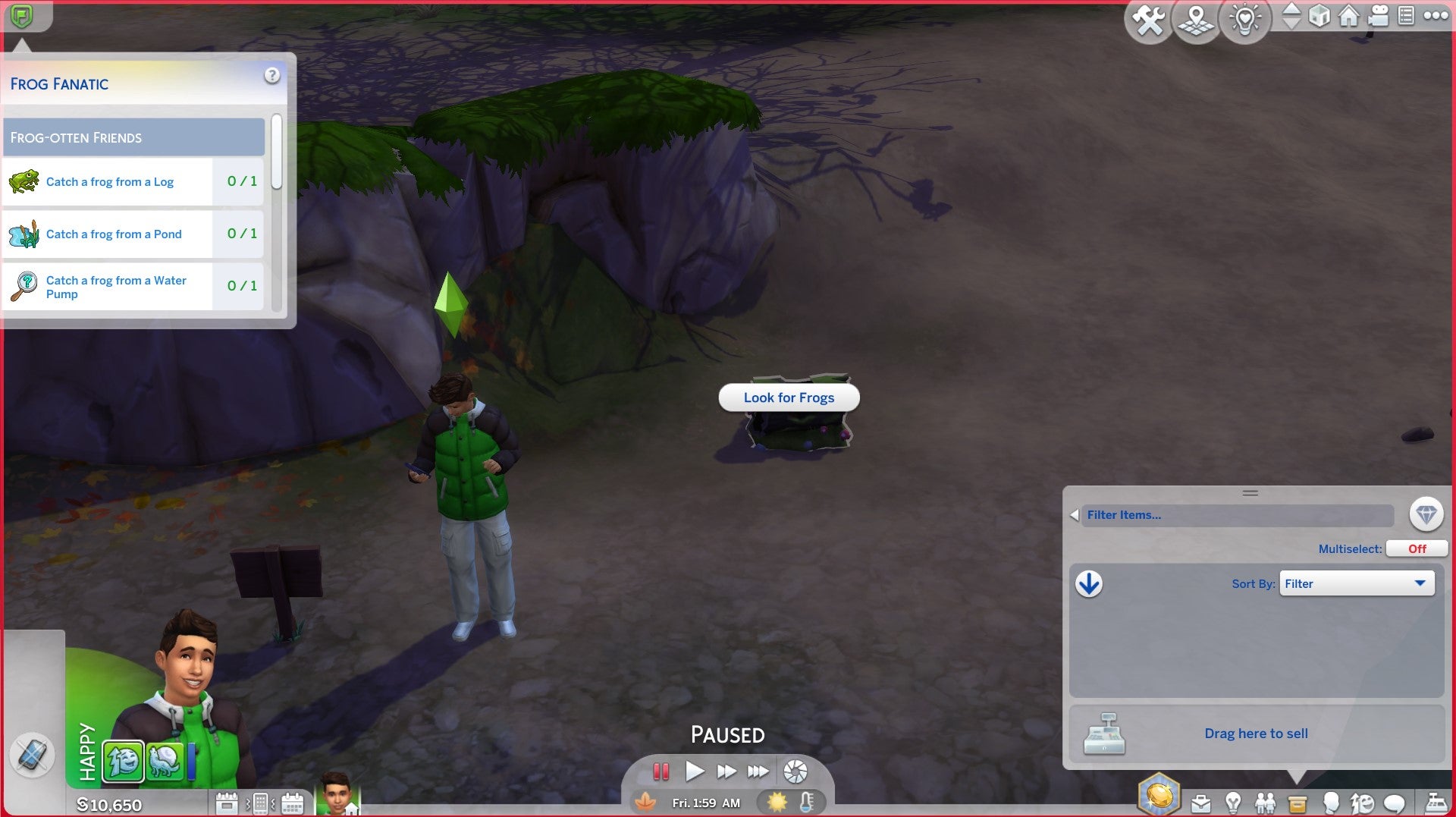
Task: Toggle the valuables diamond filter
Action: [1426, 514]
